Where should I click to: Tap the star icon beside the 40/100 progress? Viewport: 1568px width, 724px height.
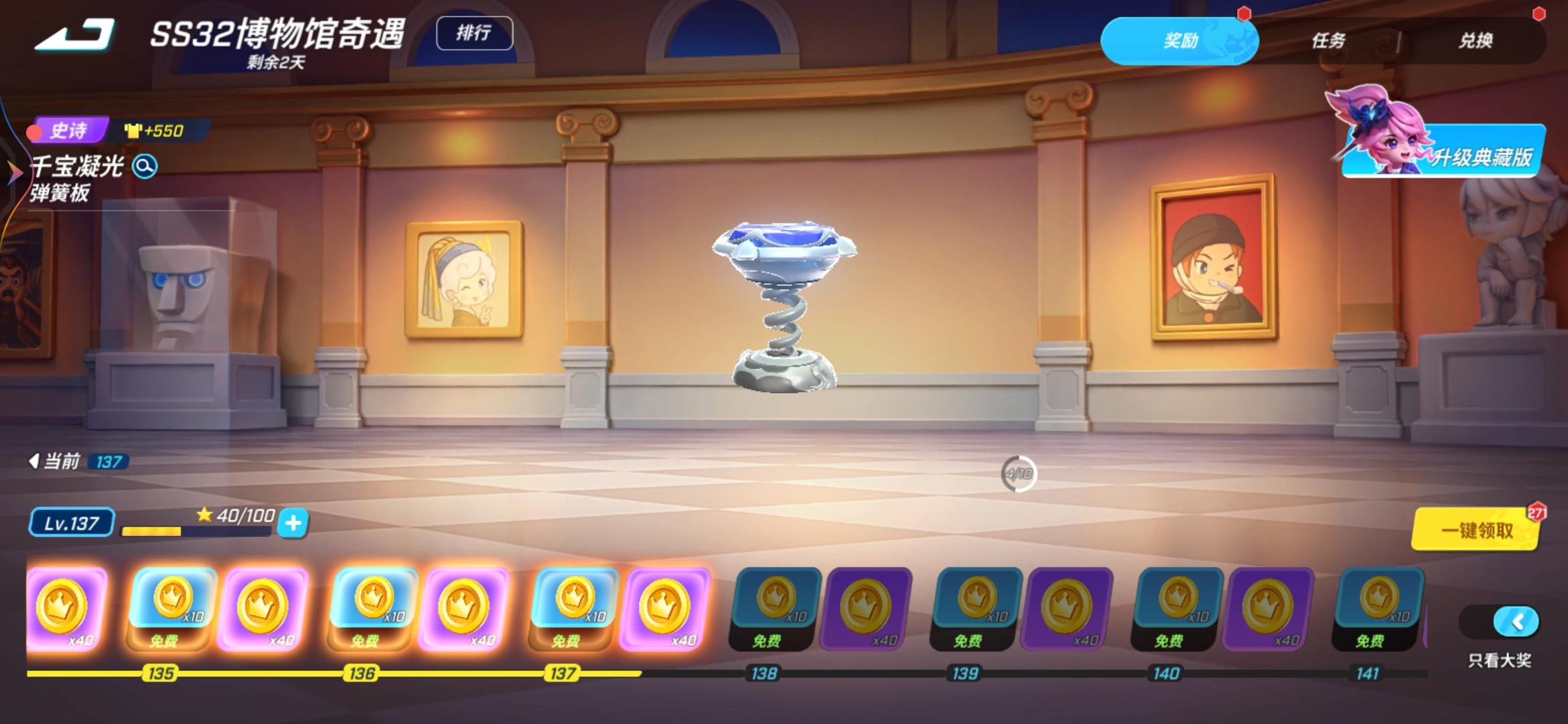tap(206, 516)
